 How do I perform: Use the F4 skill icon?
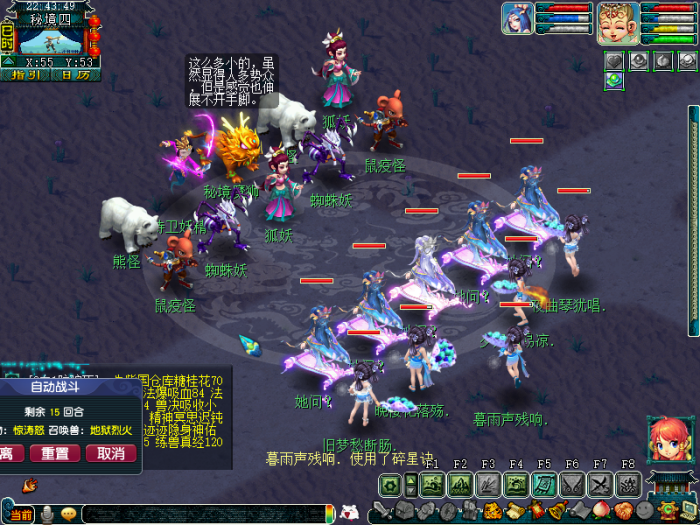pyautogui.click(x=516, y=485)
